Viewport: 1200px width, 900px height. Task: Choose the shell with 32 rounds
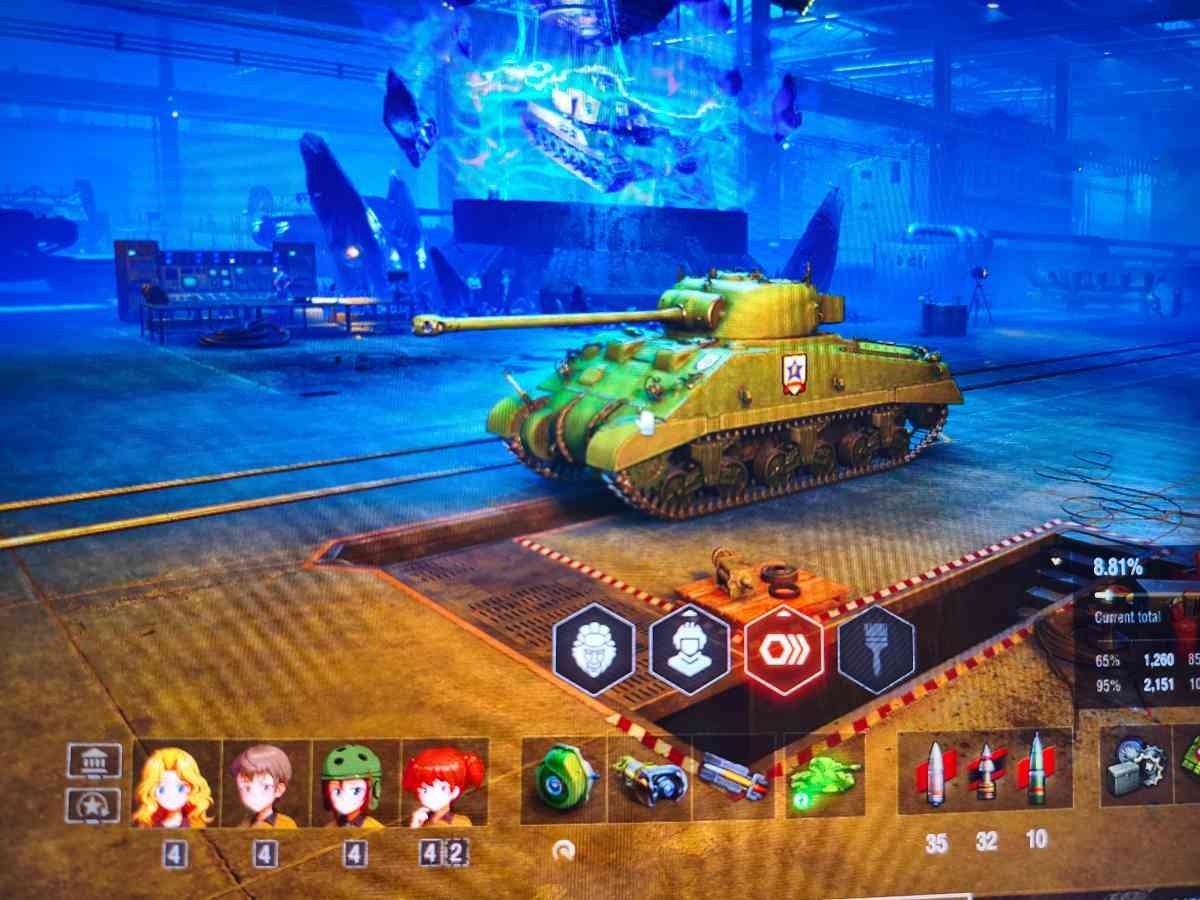[x=986, y=772]
